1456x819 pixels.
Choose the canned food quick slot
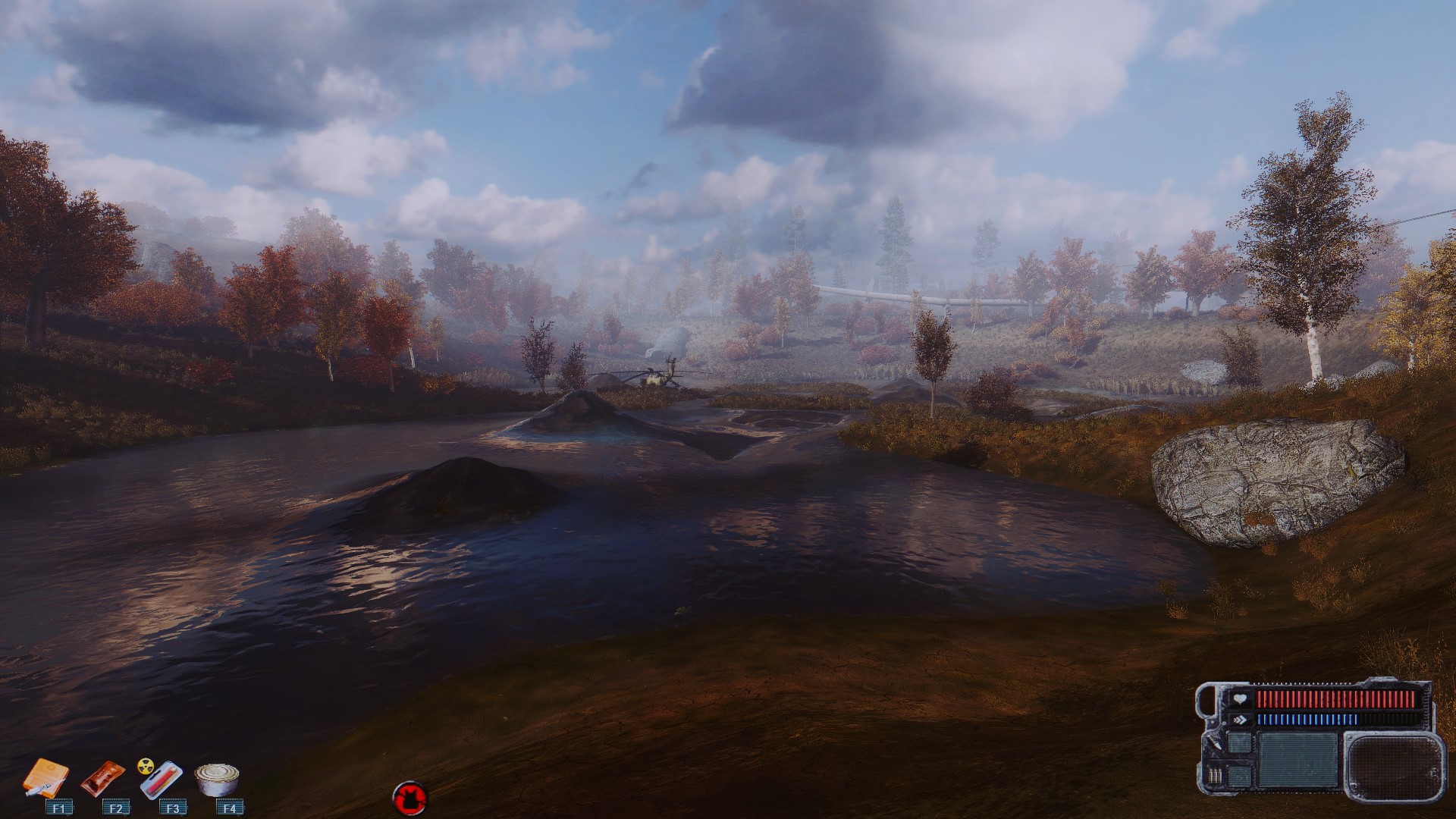[x=218, y=779]
